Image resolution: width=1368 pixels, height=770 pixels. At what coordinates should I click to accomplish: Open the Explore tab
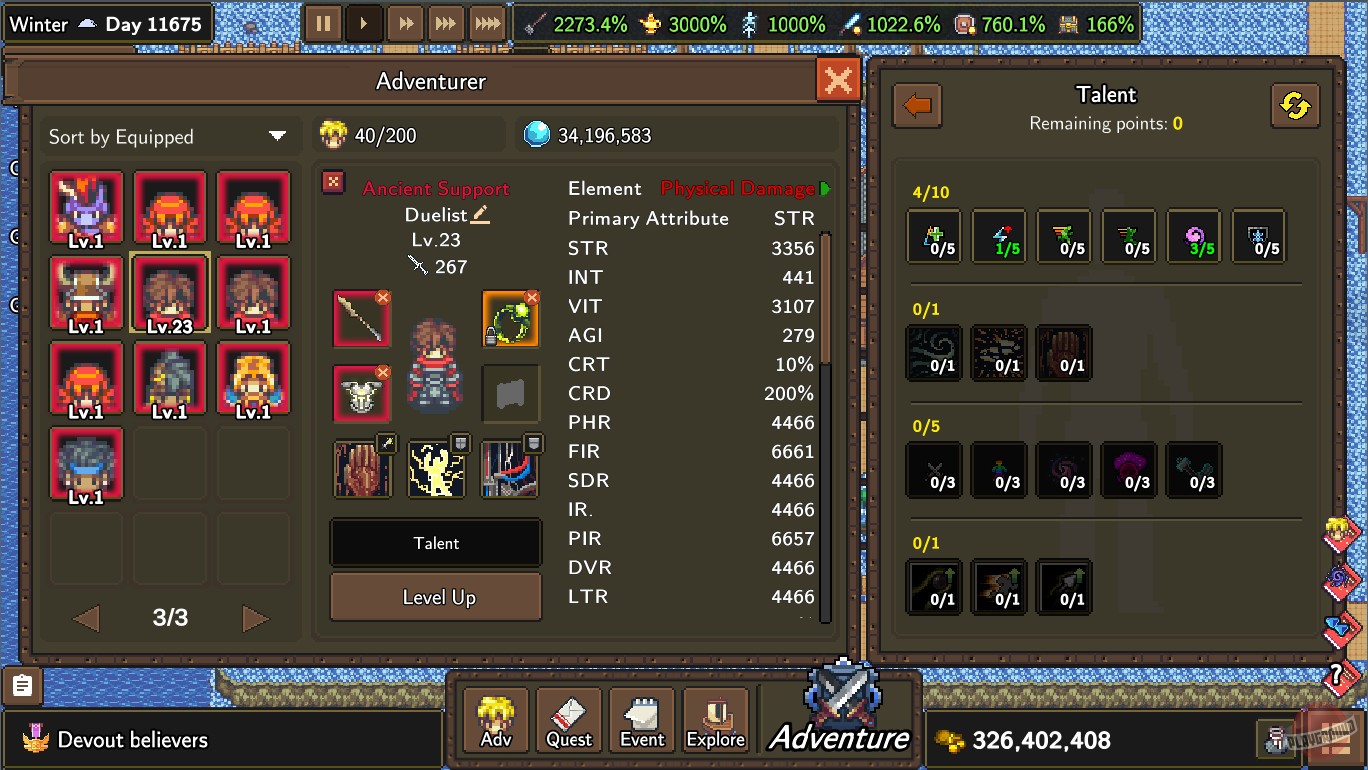715,719
